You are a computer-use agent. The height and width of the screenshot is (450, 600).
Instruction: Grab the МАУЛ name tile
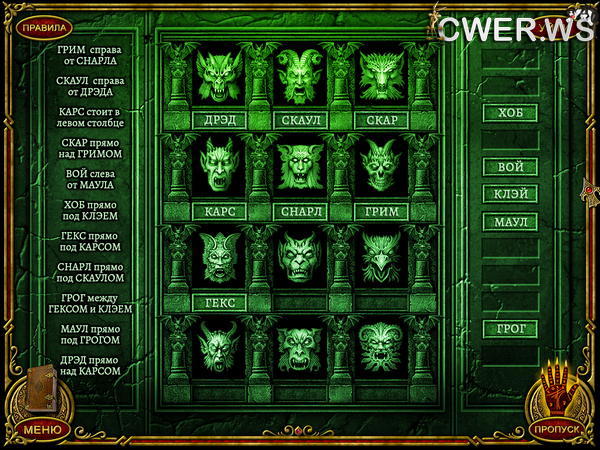[x=510, y=221]
